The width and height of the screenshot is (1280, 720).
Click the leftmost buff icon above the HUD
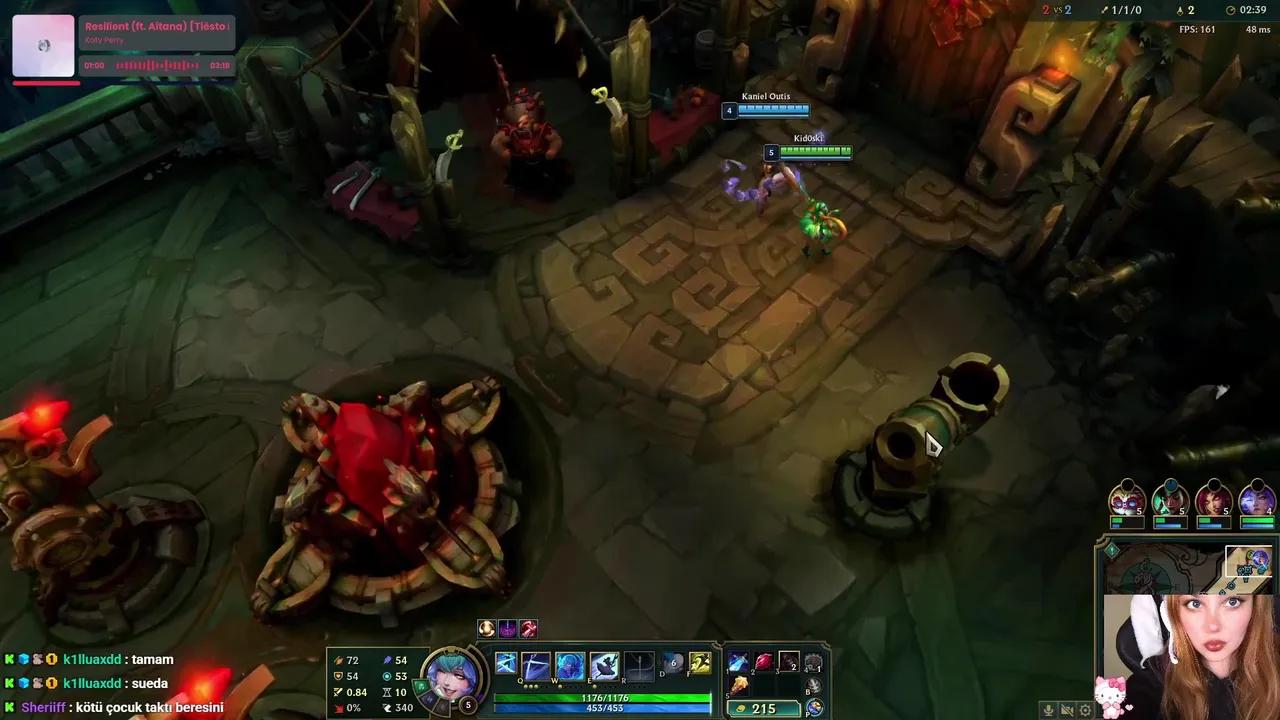click(x=486, y=628)
